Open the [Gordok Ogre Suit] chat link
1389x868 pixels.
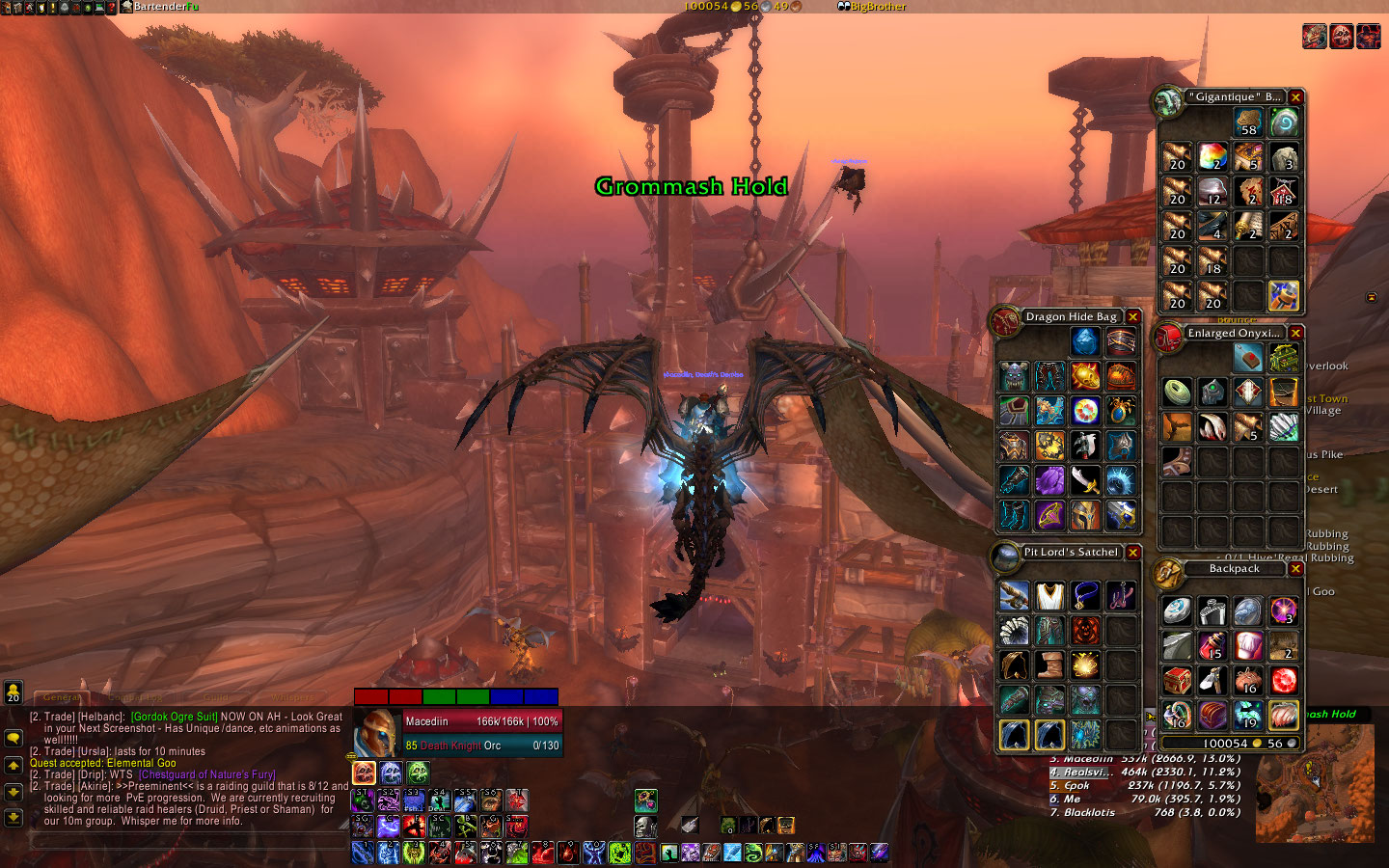(175, 717)
